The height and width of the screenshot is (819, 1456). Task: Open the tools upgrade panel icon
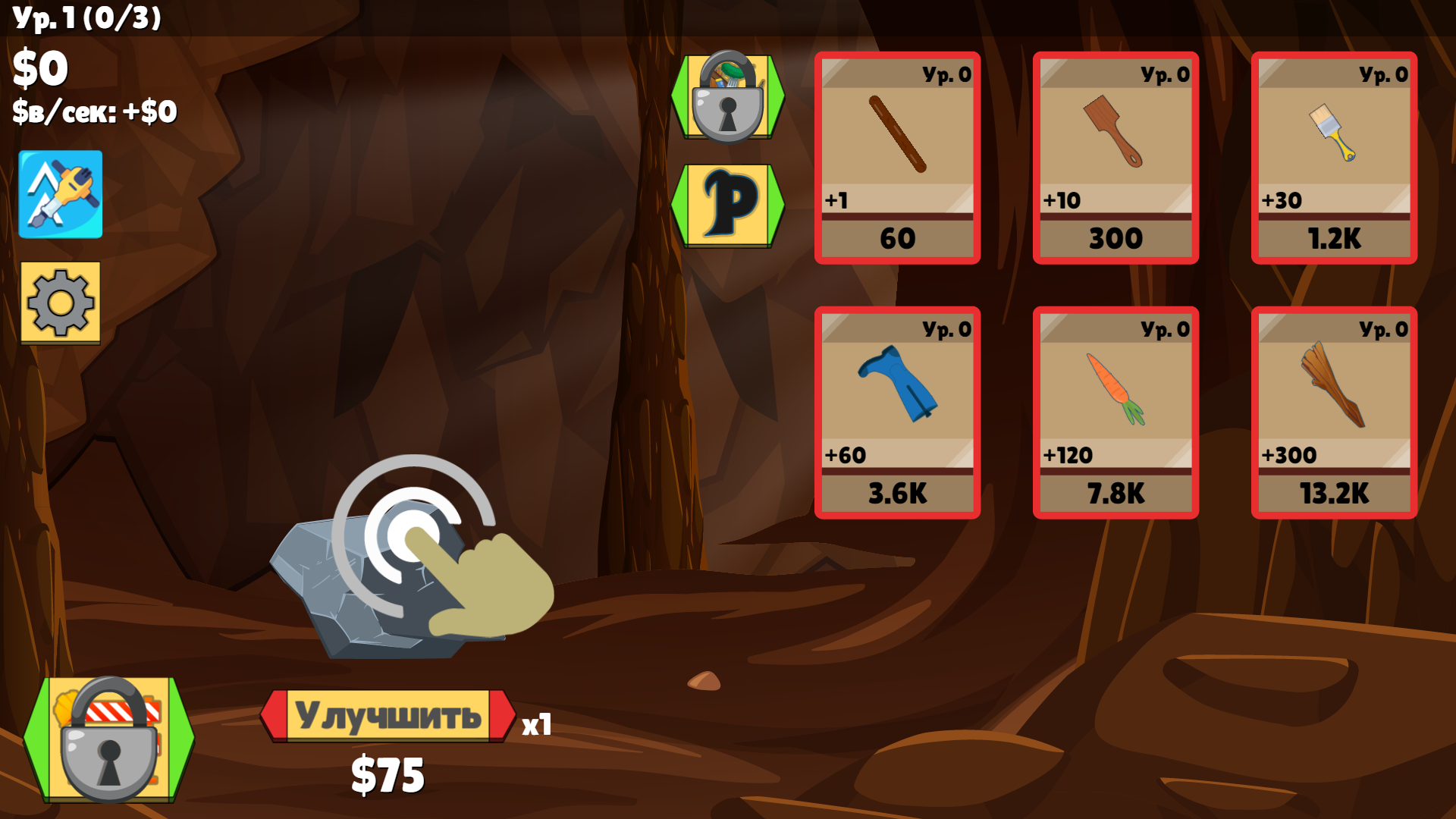click(61, 195)
